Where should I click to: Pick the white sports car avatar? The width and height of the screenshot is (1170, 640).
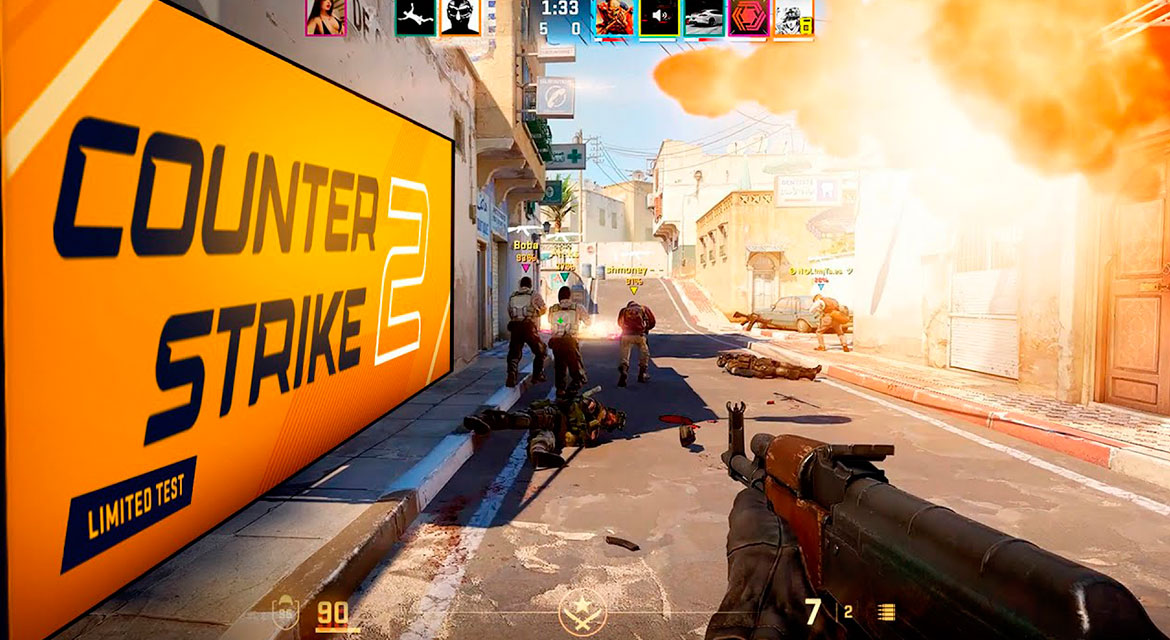coord(704,17)
